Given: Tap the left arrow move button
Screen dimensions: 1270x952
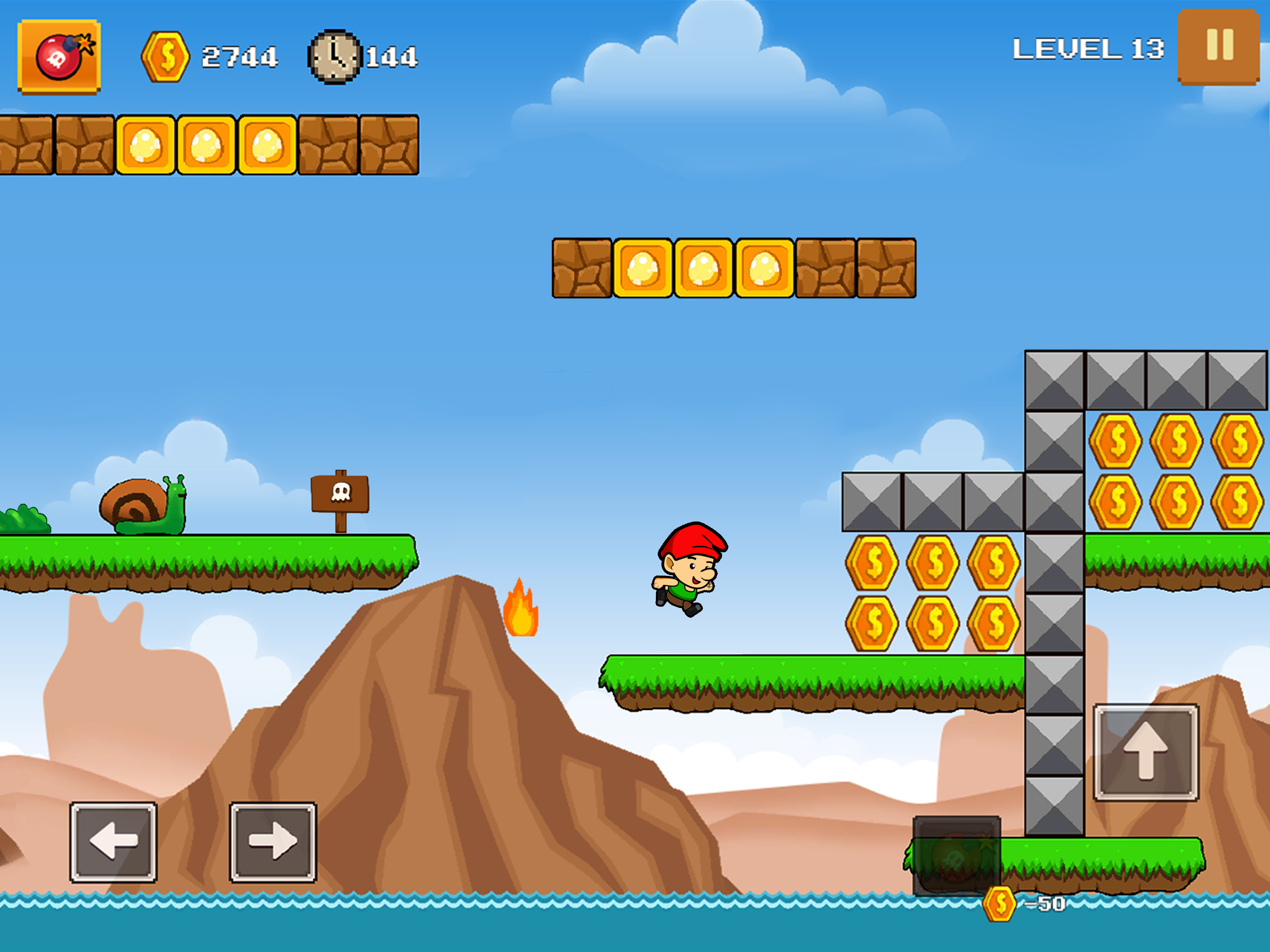Looking at the screenshot, I should (113, 841).
